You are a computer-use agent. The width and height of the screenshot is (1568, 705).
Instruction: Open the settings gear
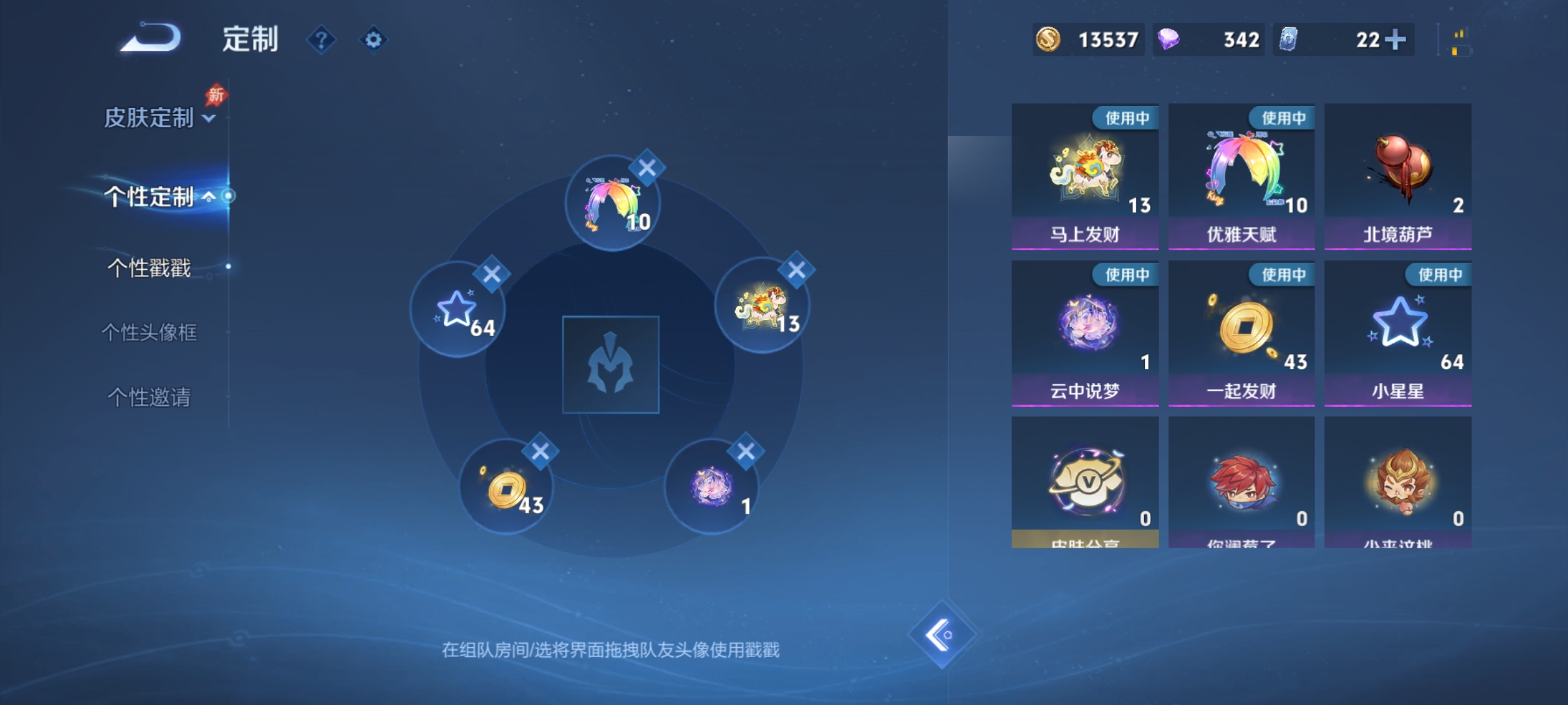point(373,40)
